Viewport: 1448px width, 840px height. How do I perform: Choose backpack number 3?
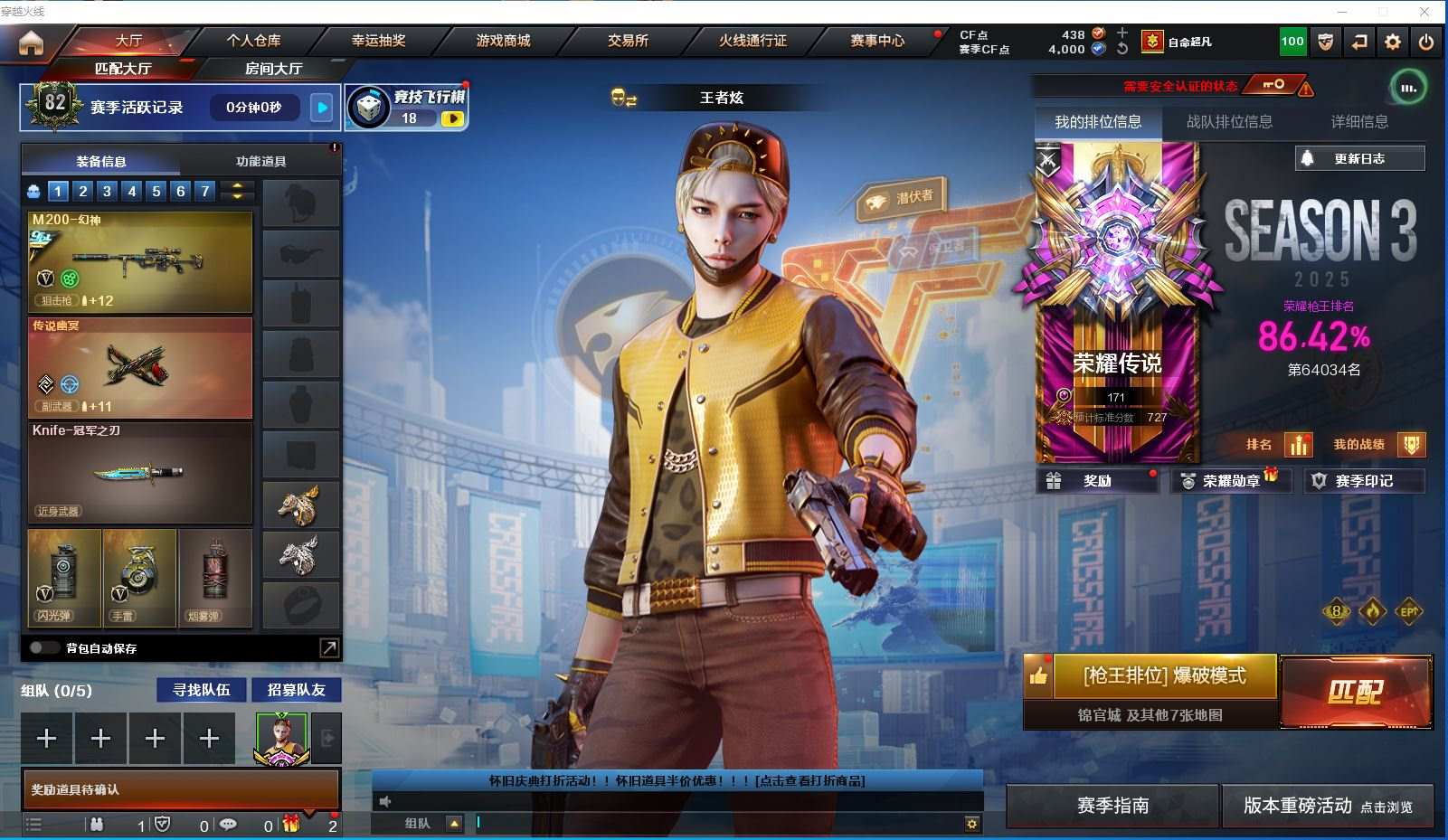(108, 191)
